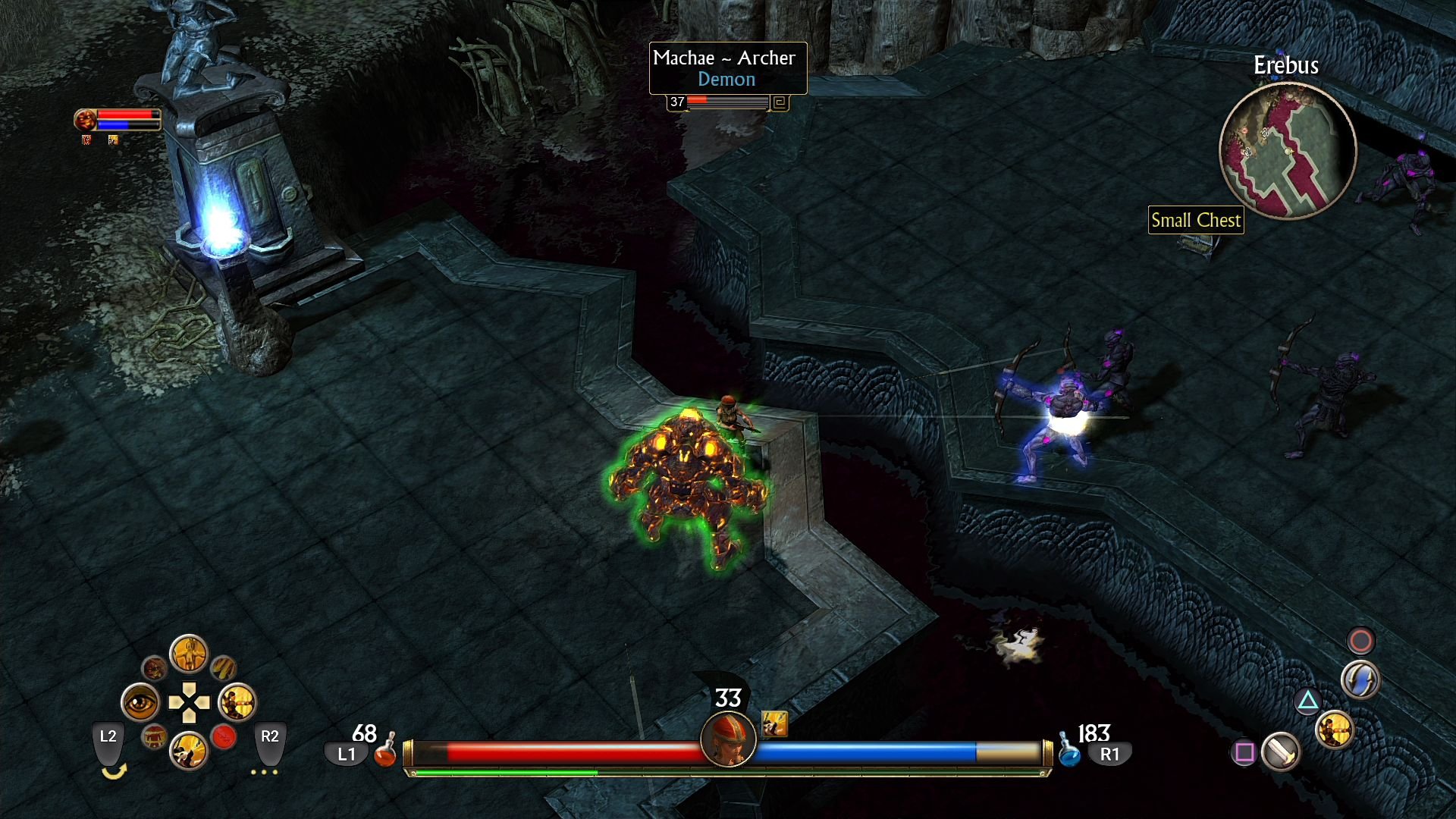Click the top crucified-figure skill icon on wheel

[x=189, y=654]
